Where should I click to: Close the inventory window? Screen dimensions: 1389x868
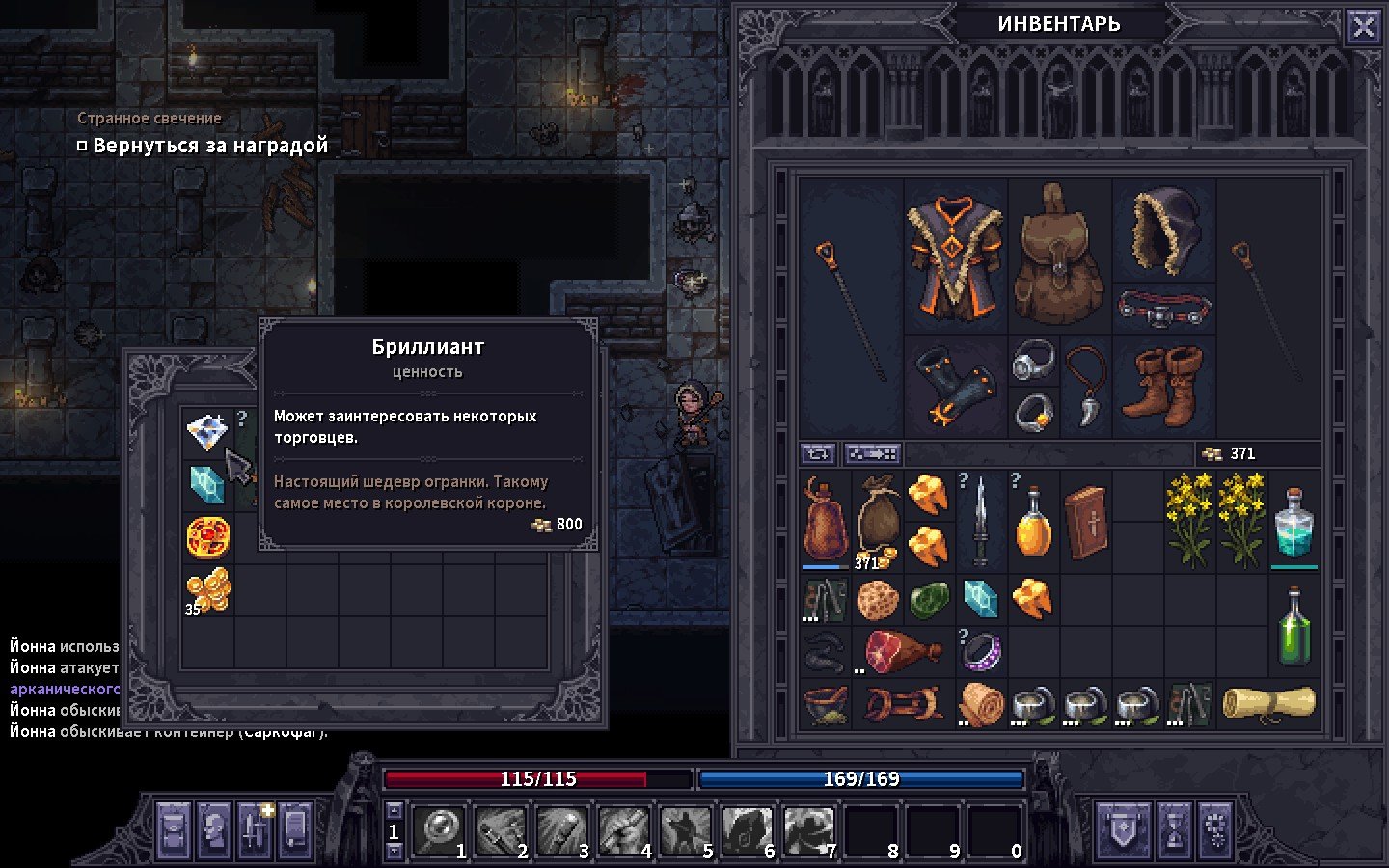click(1363, 26)
